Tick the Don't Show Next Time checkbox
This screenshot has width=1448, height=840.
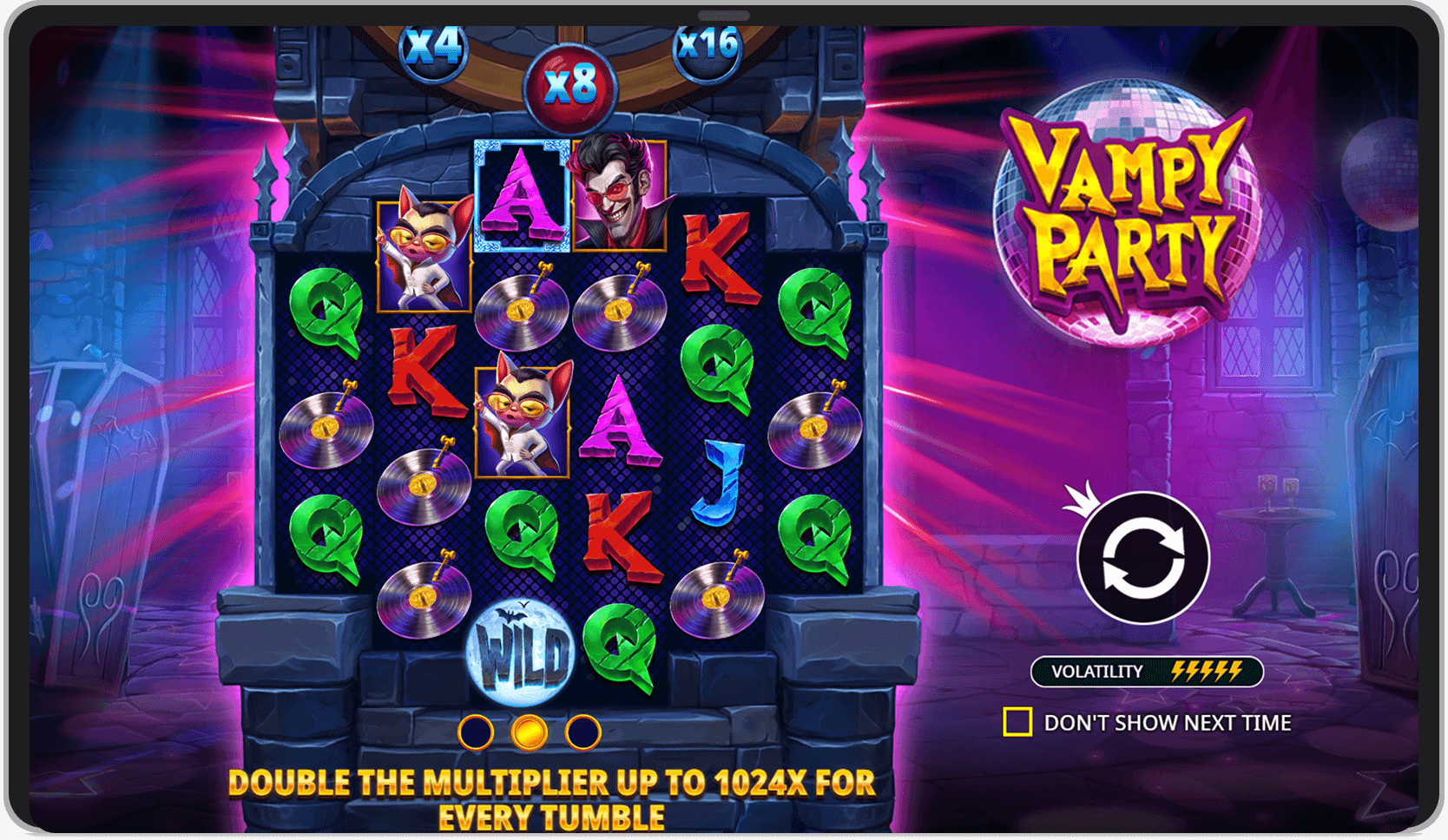click(1017, 722)
